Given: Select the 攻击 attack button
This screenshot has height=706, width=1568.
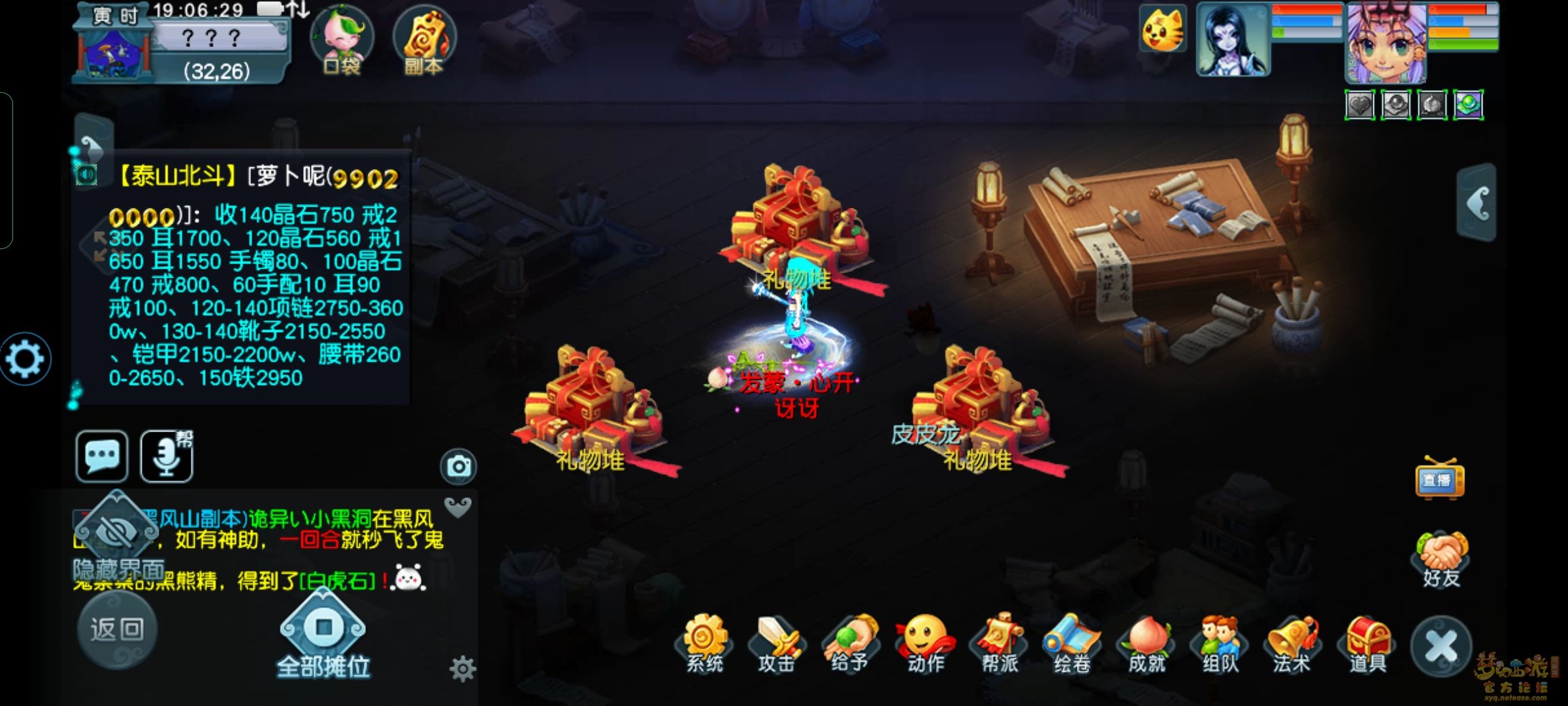Looking at the screenshot, I should (777, 643).
